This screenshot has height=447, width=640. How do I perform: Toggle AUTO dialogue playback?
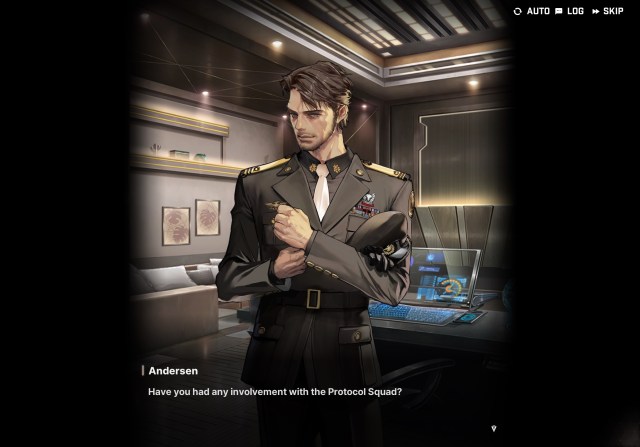[532, 11]
